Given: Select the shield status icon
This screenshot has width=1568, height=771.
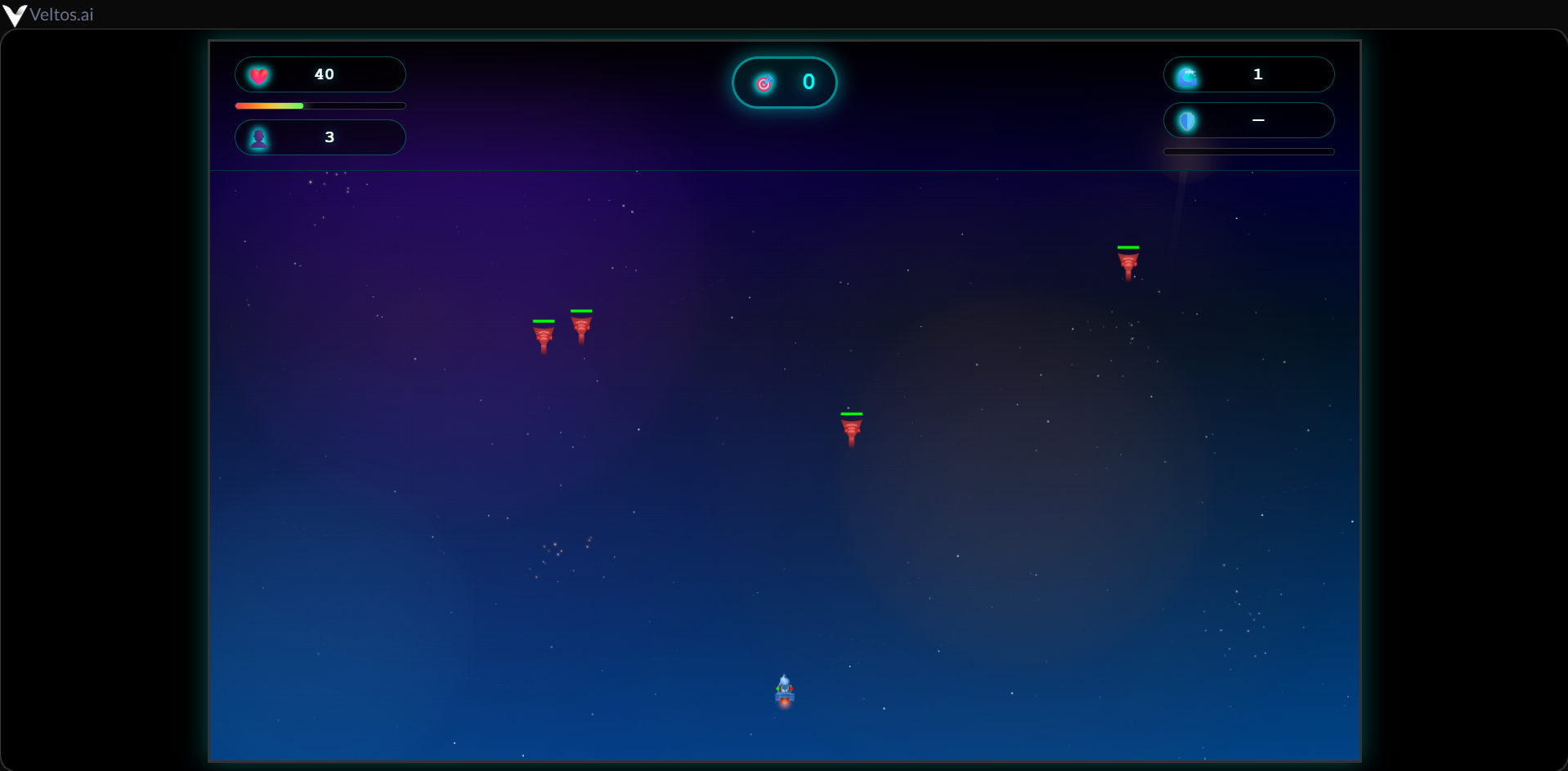Looking at the screenshot, I should 1187,120.
